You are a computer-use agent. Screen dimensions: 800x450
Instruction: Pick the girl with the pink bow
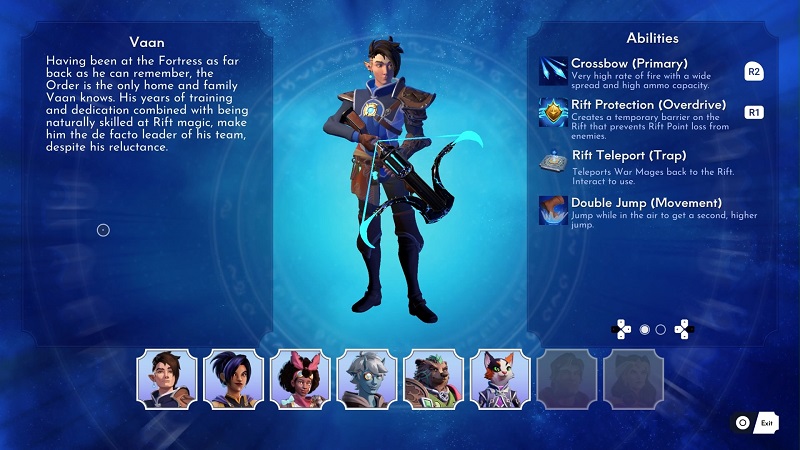pos(300,380)
